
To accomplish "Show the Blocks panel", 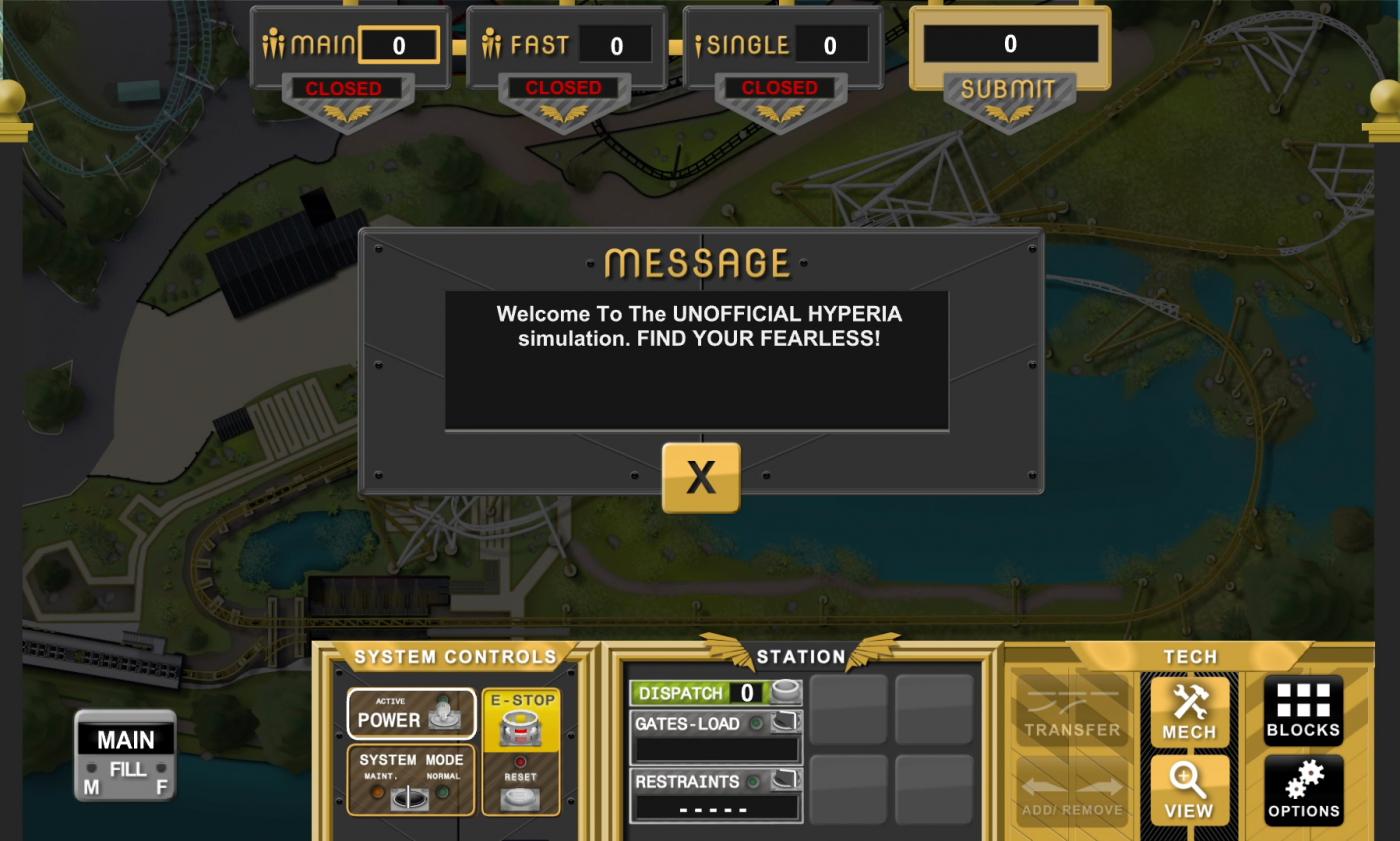I will [x=1303, y=710].
